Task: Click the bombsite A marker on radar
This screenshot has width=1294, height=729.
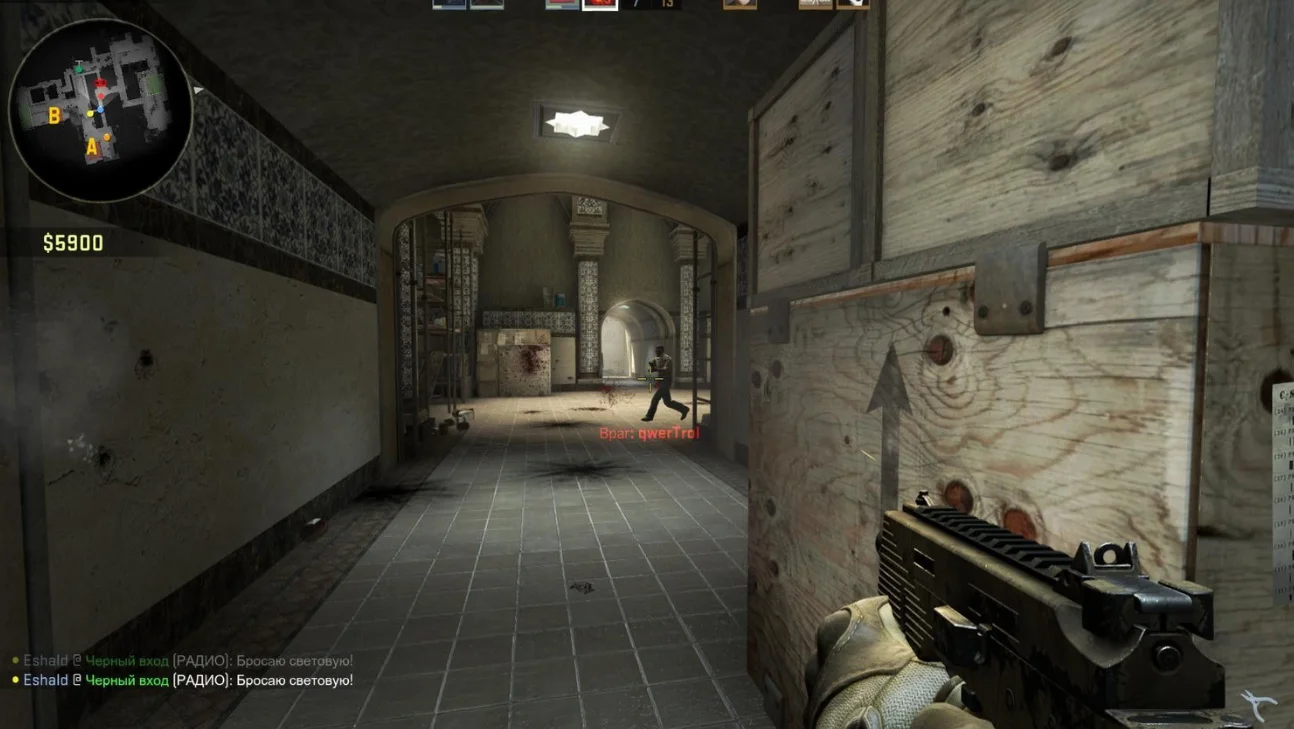Action: [x=91, y=147]
